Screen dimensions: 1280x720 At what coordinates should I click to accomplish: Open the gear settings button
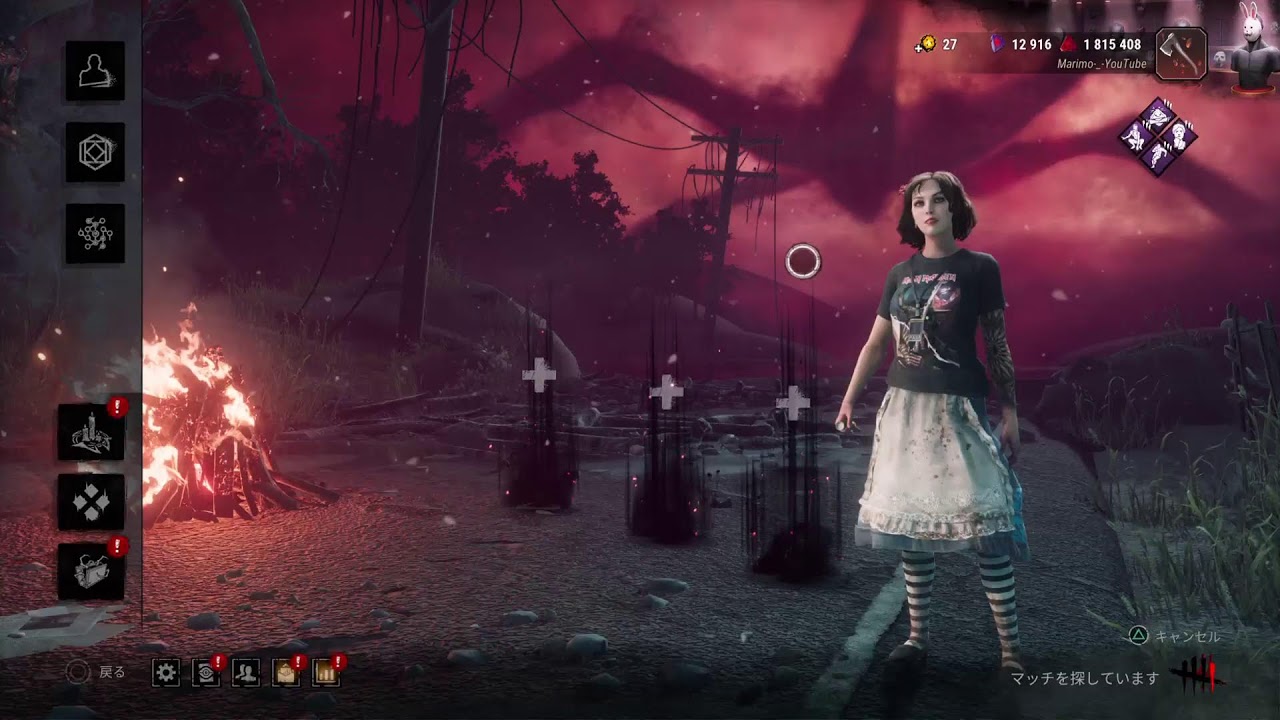166,672
